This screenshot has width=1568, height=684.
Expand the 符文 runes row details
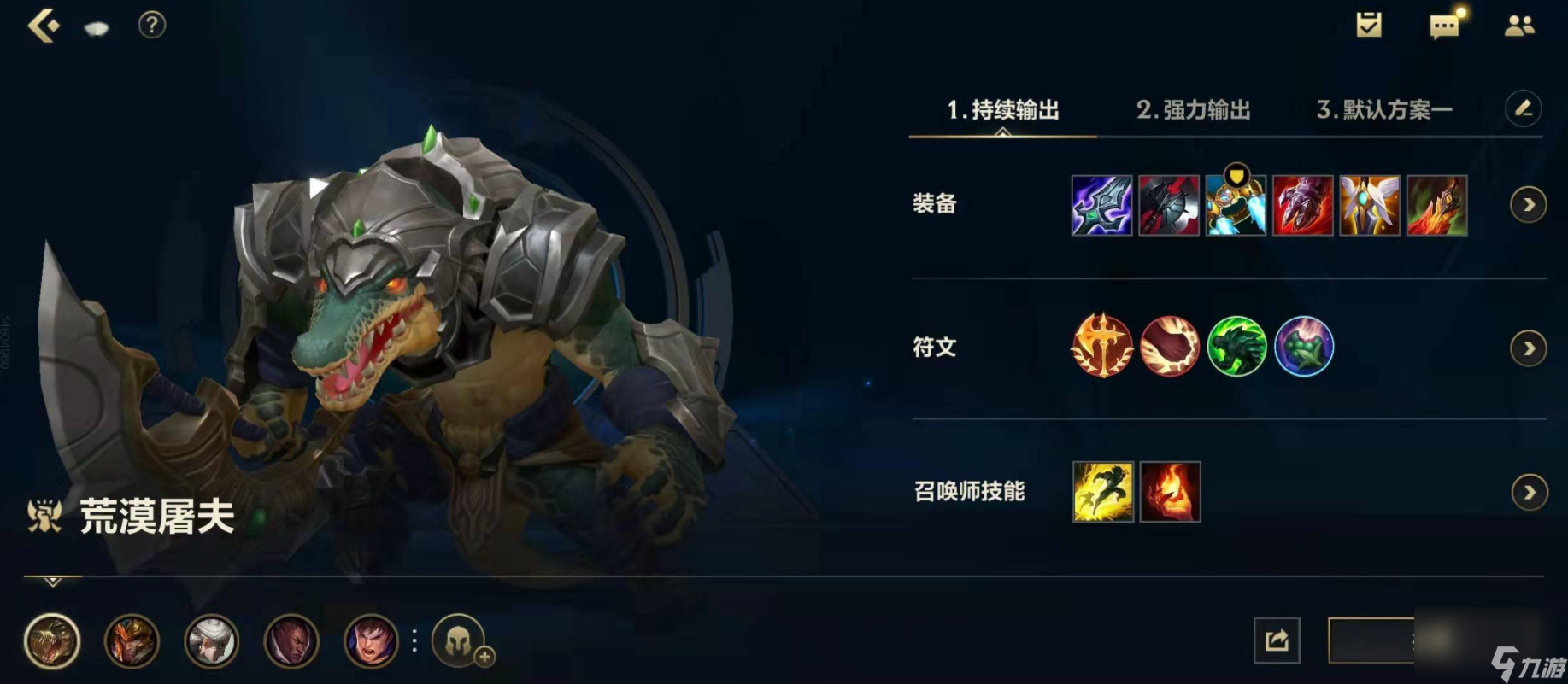[1529, 348]
